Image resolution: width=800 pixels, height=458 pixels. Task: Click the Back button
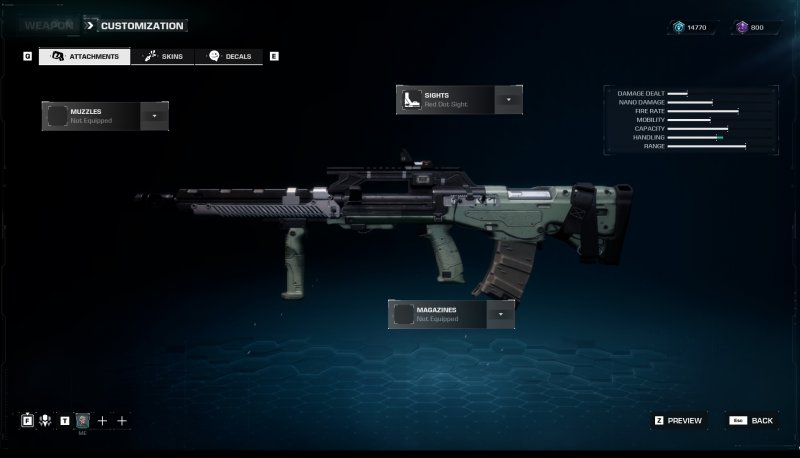753,421
